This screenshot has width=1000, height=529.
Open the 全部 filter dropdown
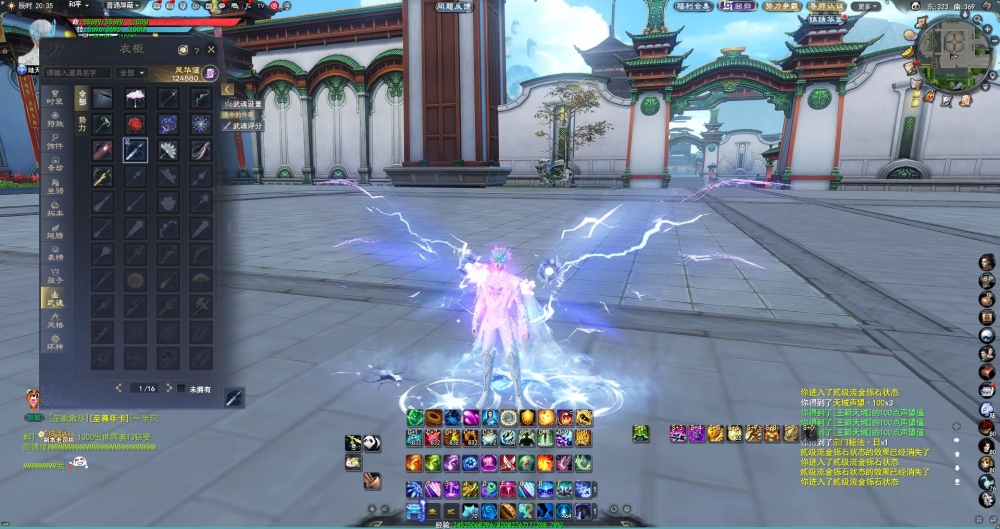pyautogui.click(x=130, y=73)
